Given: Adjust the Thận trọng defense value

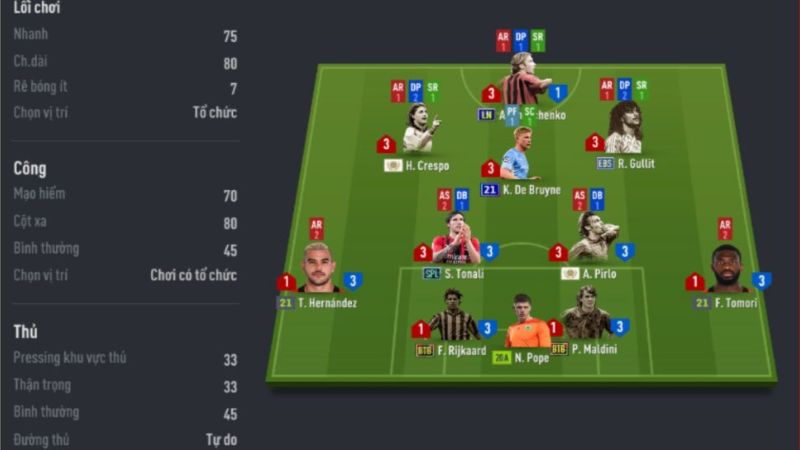Looking at the screenshot, I should click(230, 386).
